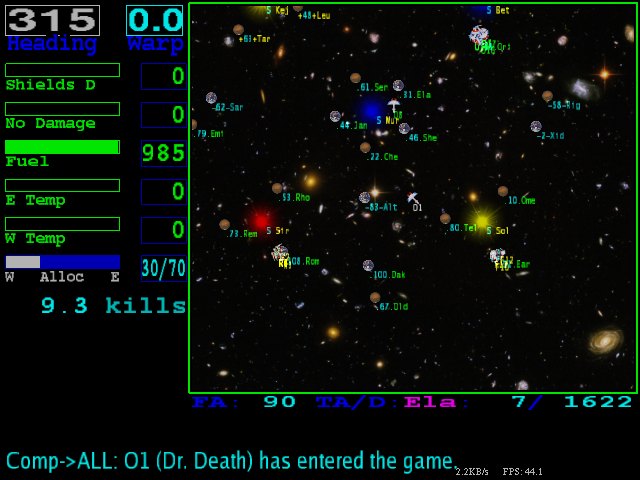The height and width of the screenshot is (480, 640).
Task: Click planet 100.Dak on the map
Action: coord(368,265)
